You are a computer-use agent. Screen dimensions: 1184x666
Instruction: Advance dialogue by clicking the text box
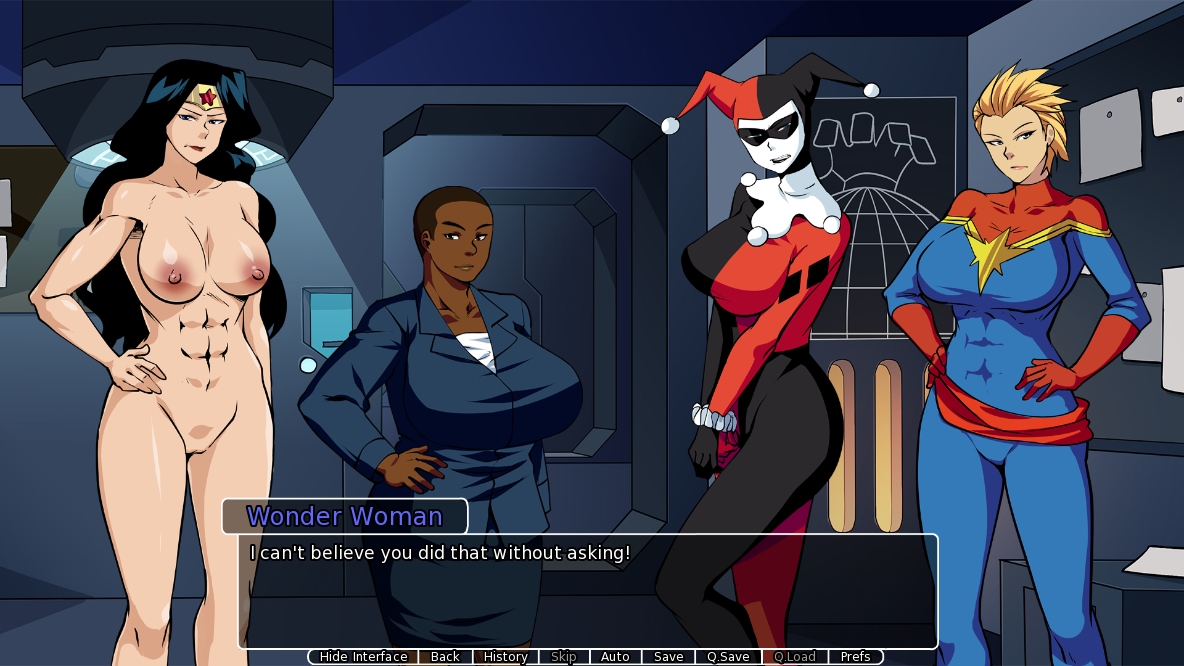[587, 595]
